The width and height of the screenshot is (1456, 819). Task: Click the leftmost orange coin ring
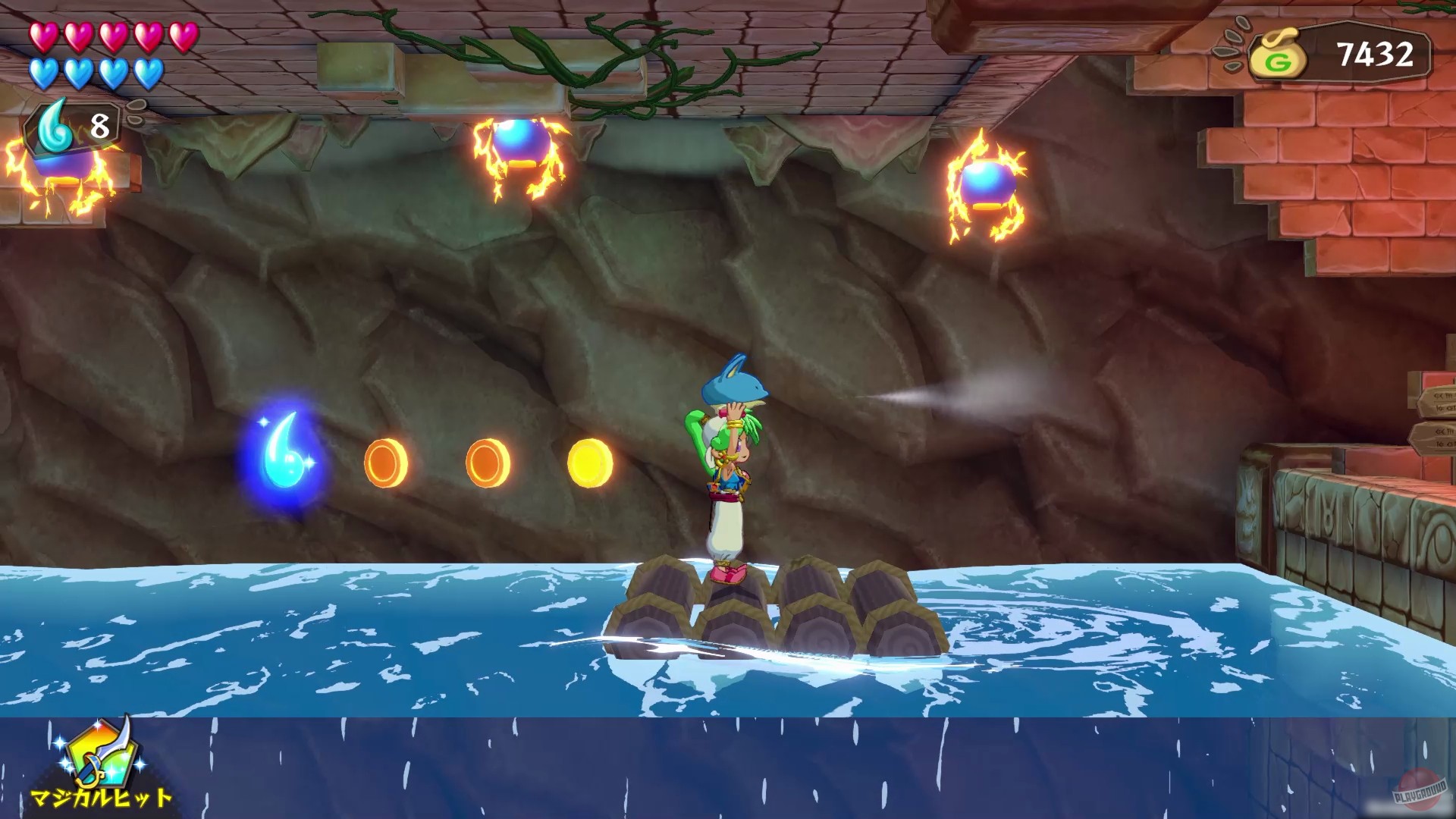click(x=386, y=461)
